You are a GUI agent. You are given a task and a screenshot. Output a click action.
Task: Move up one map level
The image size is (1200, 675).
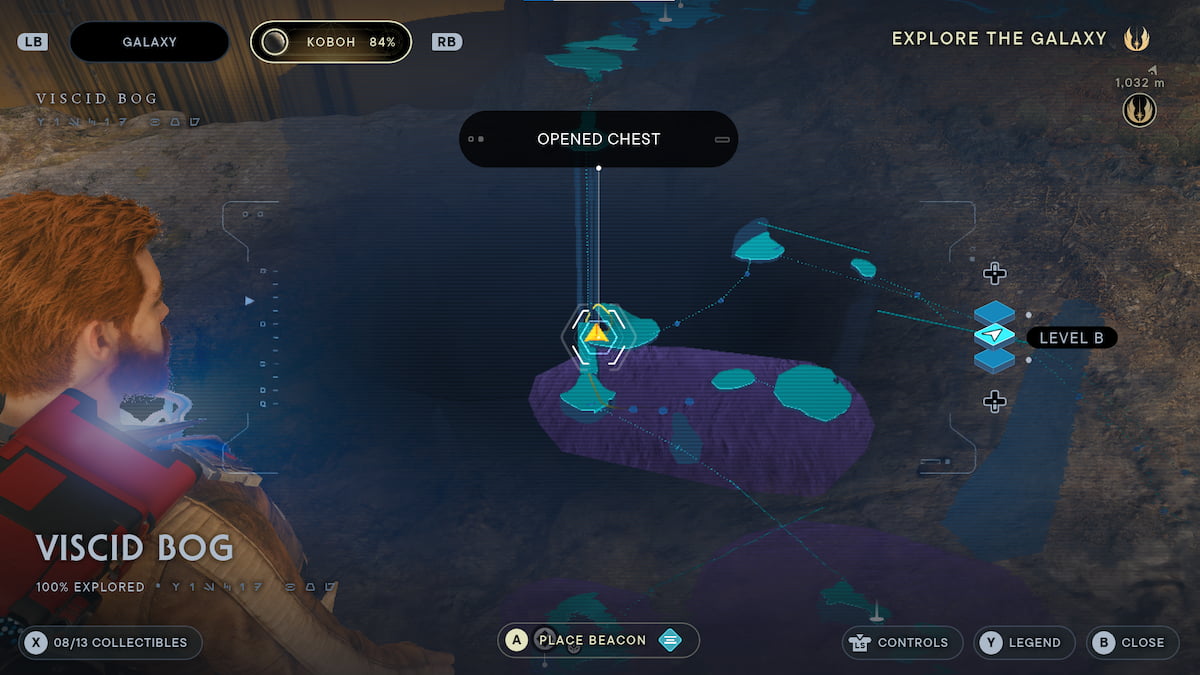click(x=994, y=273)
